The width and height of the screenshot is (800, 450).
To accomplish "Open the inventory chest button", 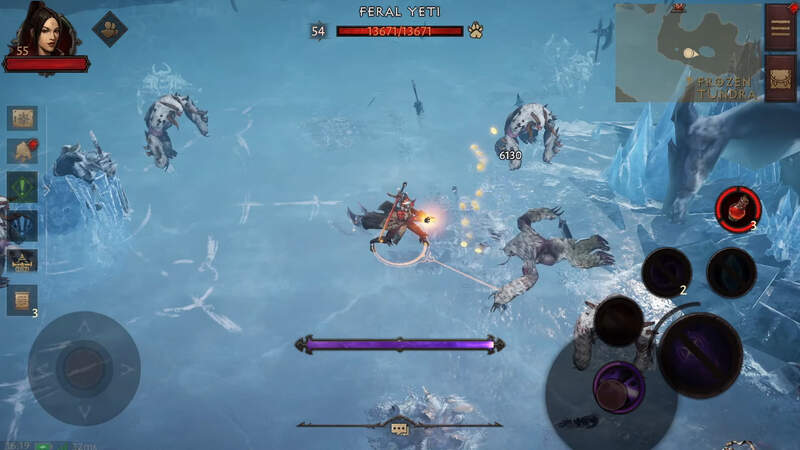I will click(x=780, y=78).
